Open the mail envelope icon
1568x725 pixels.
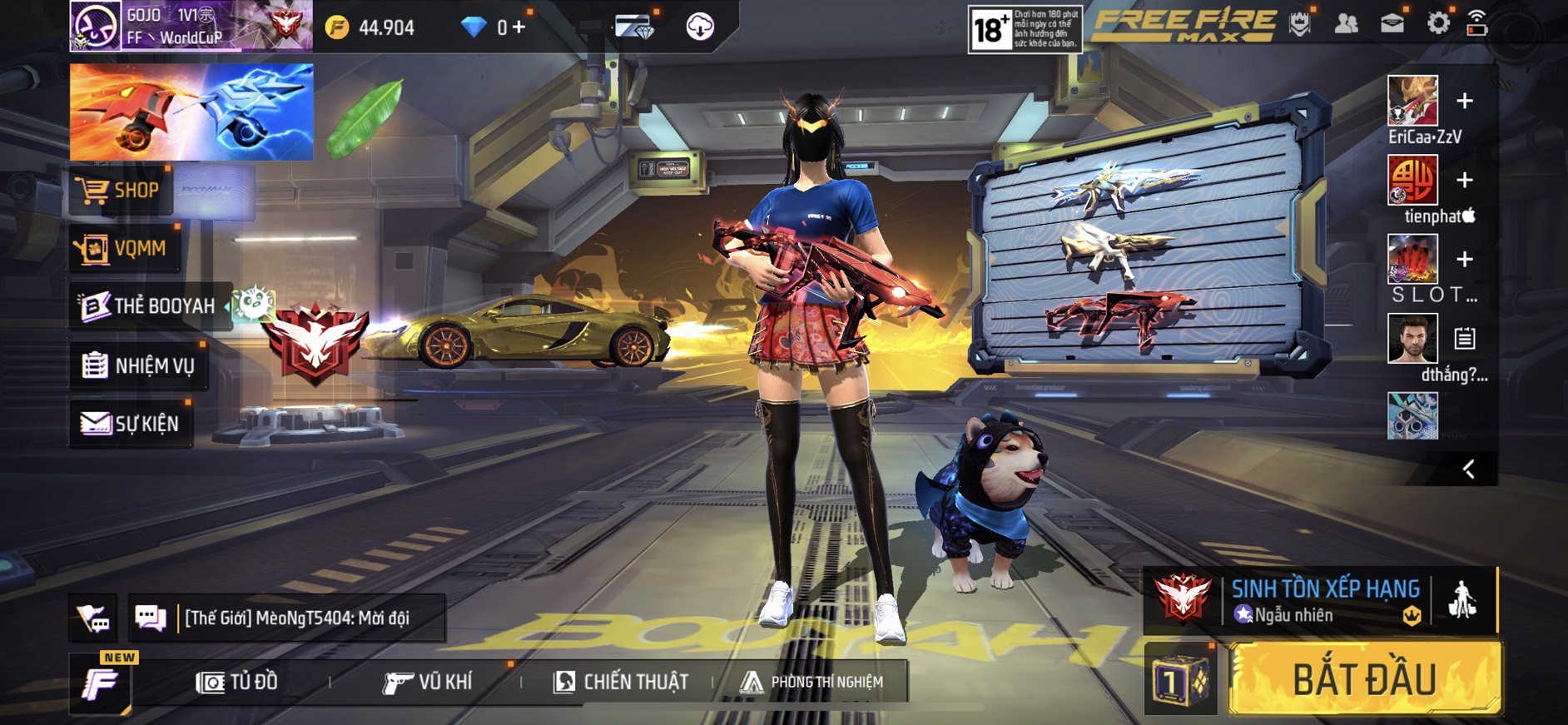1392,24
